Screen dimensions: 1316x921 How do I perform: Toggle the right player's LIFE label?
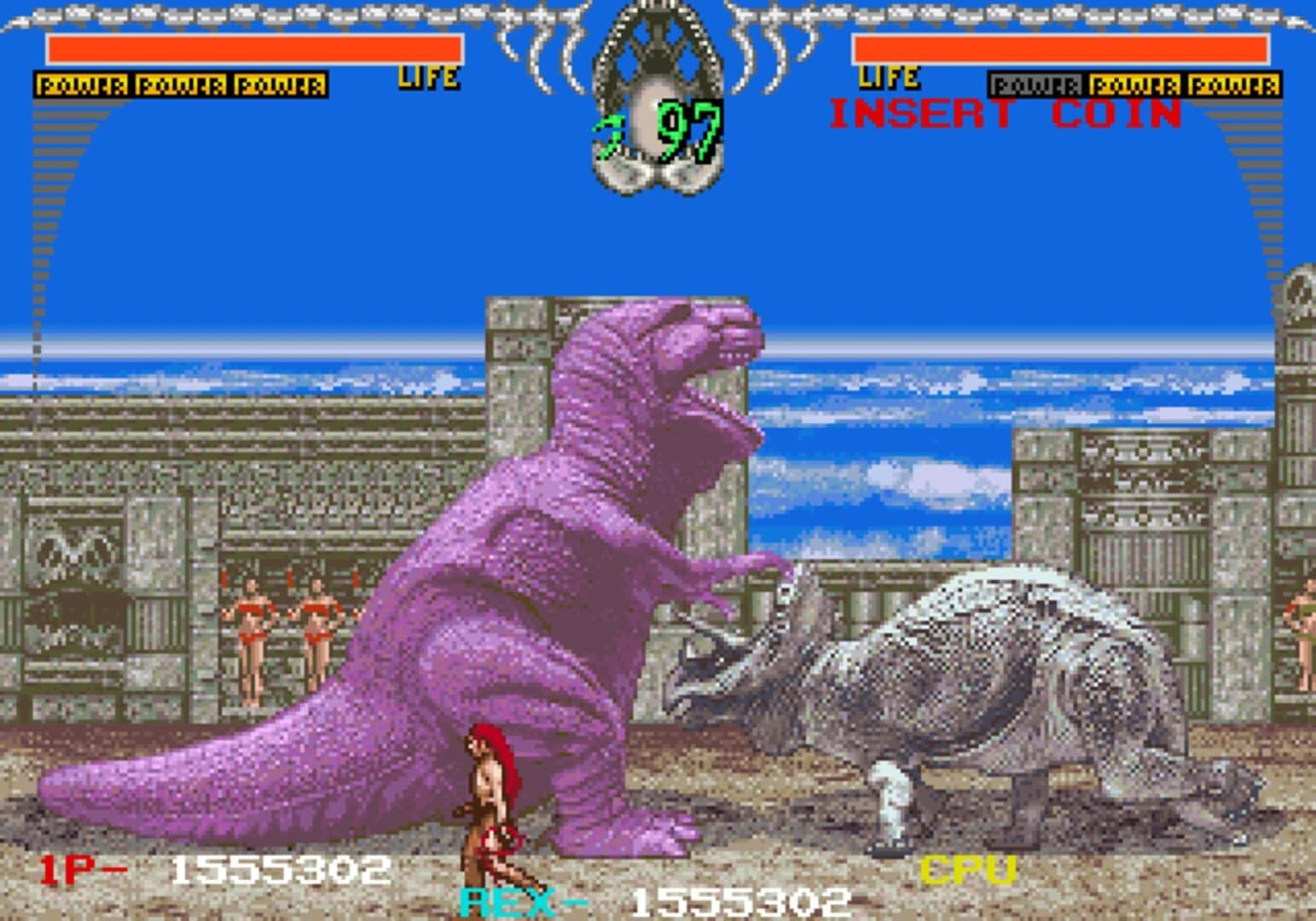[890, 78]
